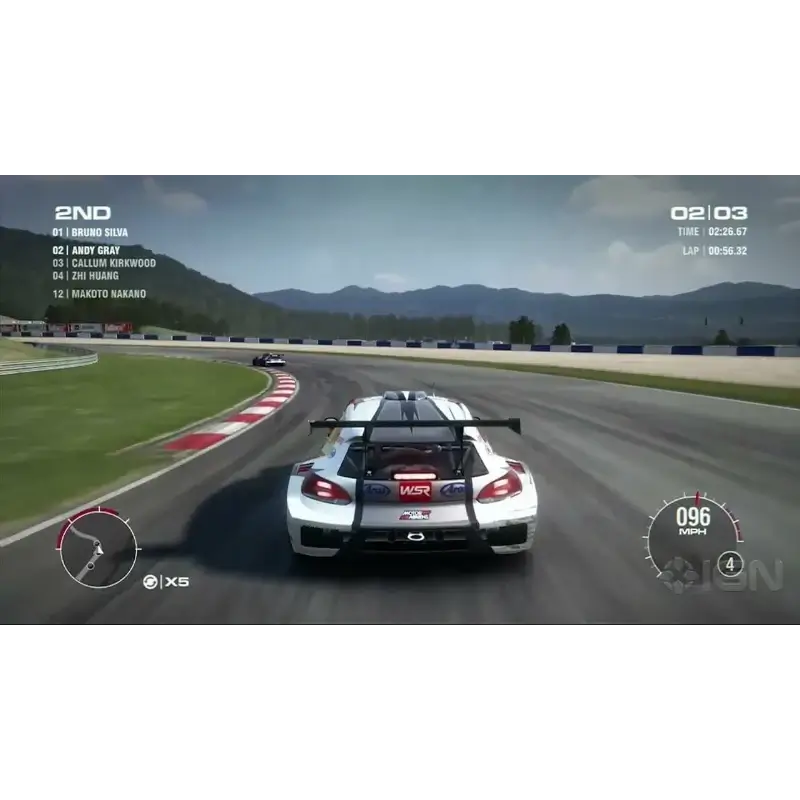Click the circular track minimap
The image size is (800, 800).
click(x=97, y=547)
